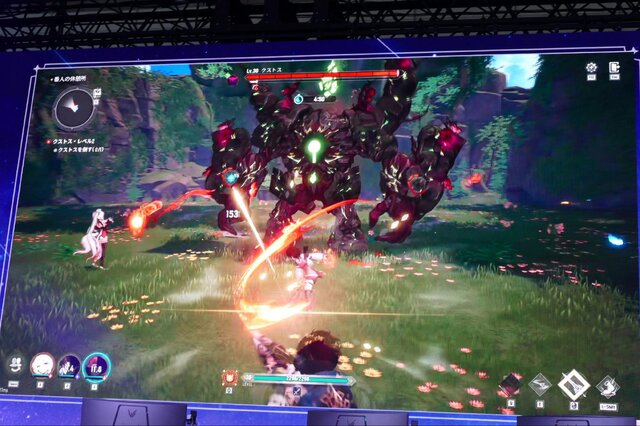Activate the dark red diamond skill

click(510, 385)
